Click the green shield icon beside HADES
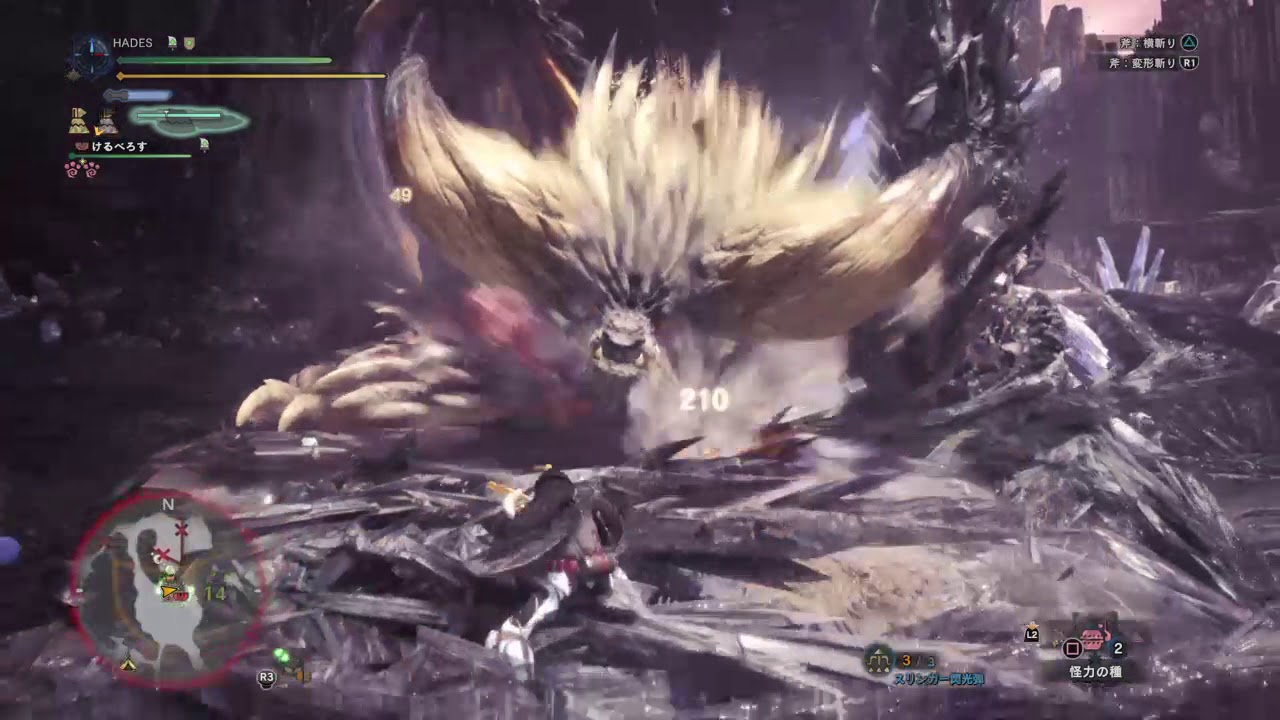The height and width of the screenshot is (720, 1280). coord(189,43)
